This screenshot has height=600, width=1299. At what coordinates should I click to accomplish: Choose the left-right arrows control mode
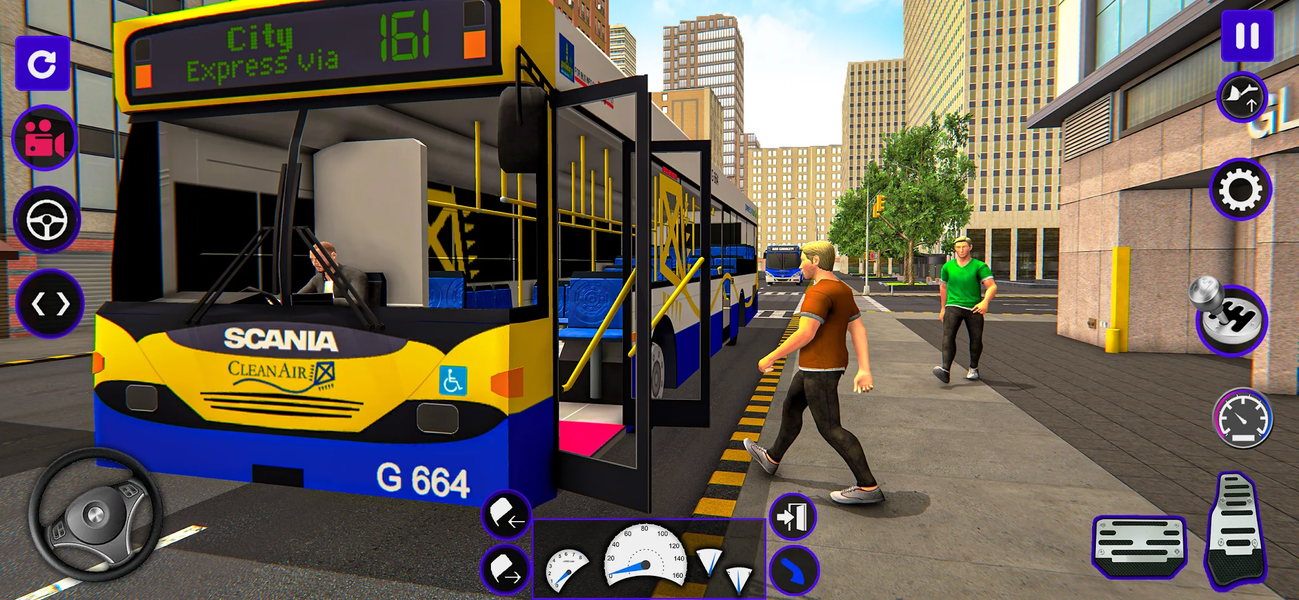tap(50, 303)
